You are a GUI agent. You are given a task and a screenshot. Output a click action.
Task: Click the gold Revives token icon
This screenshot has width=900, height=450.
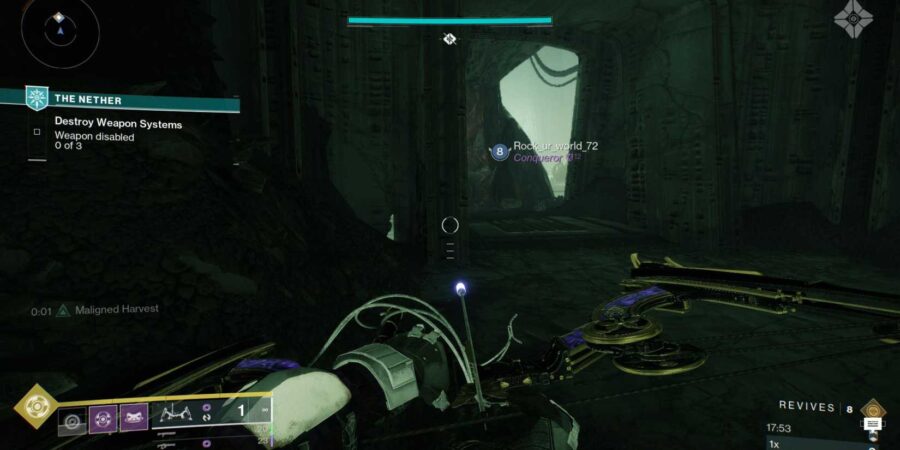(x=873, y=407)
